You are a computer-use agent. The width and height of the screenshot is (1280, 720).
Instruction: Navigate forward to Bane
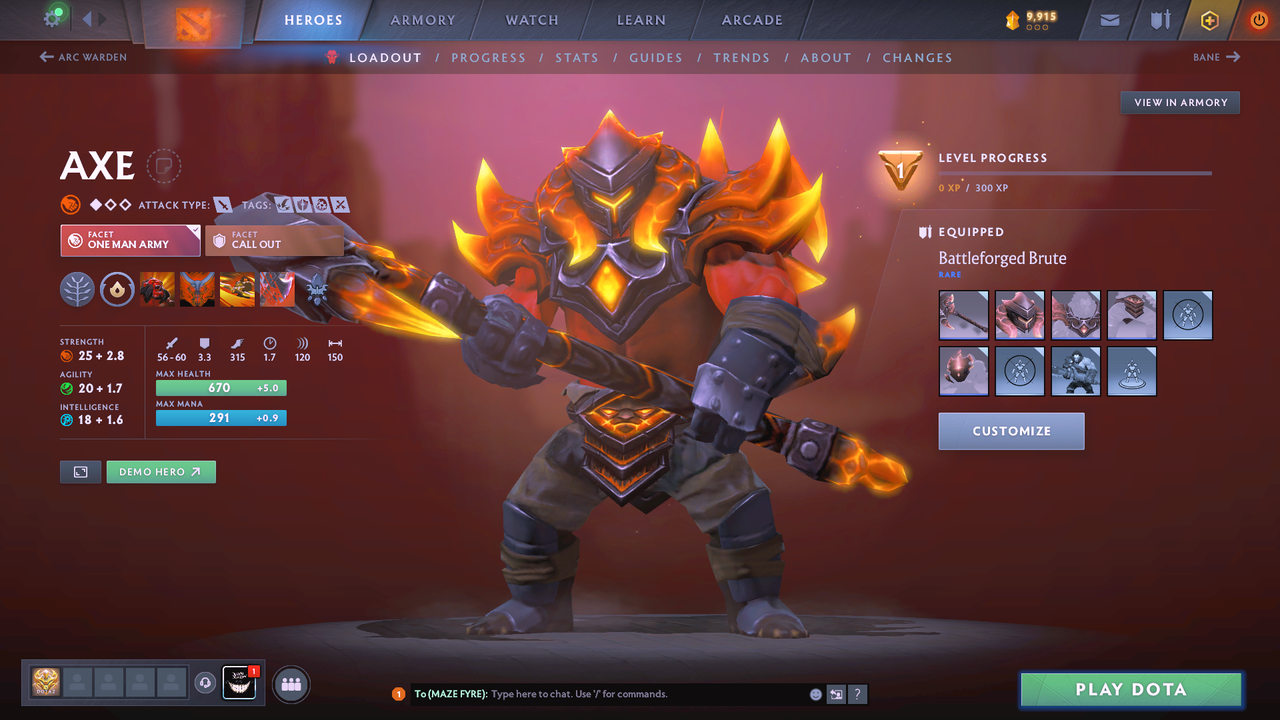tap(1216, 57)
